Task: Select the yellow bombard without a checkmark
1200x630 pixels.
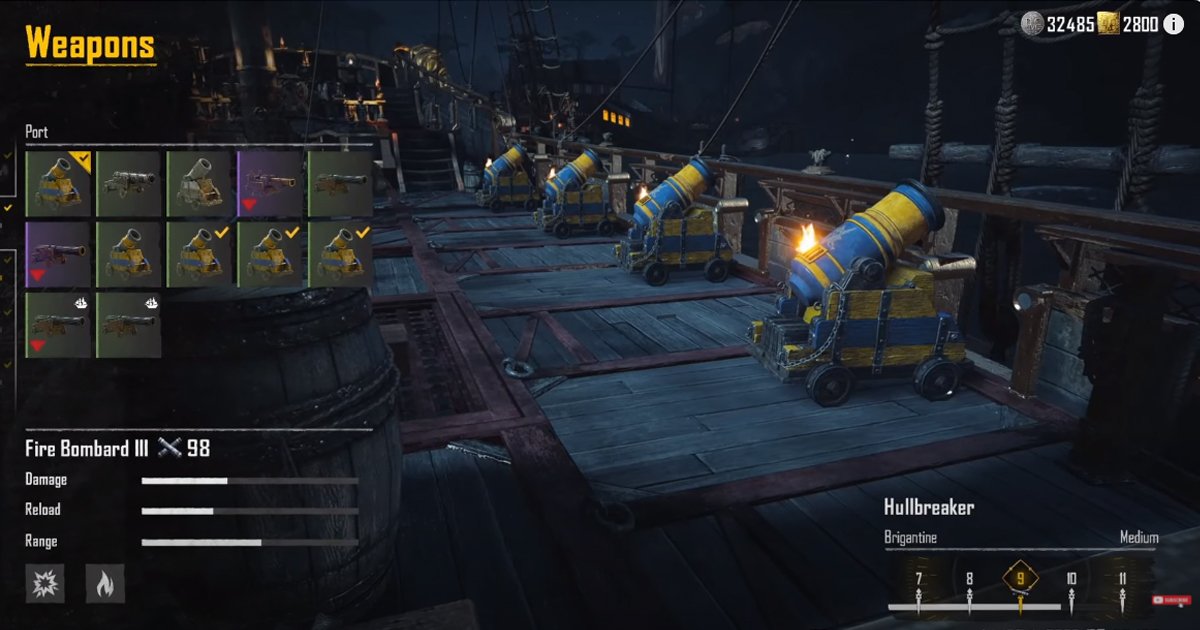Action: click(x=129, y=254)
